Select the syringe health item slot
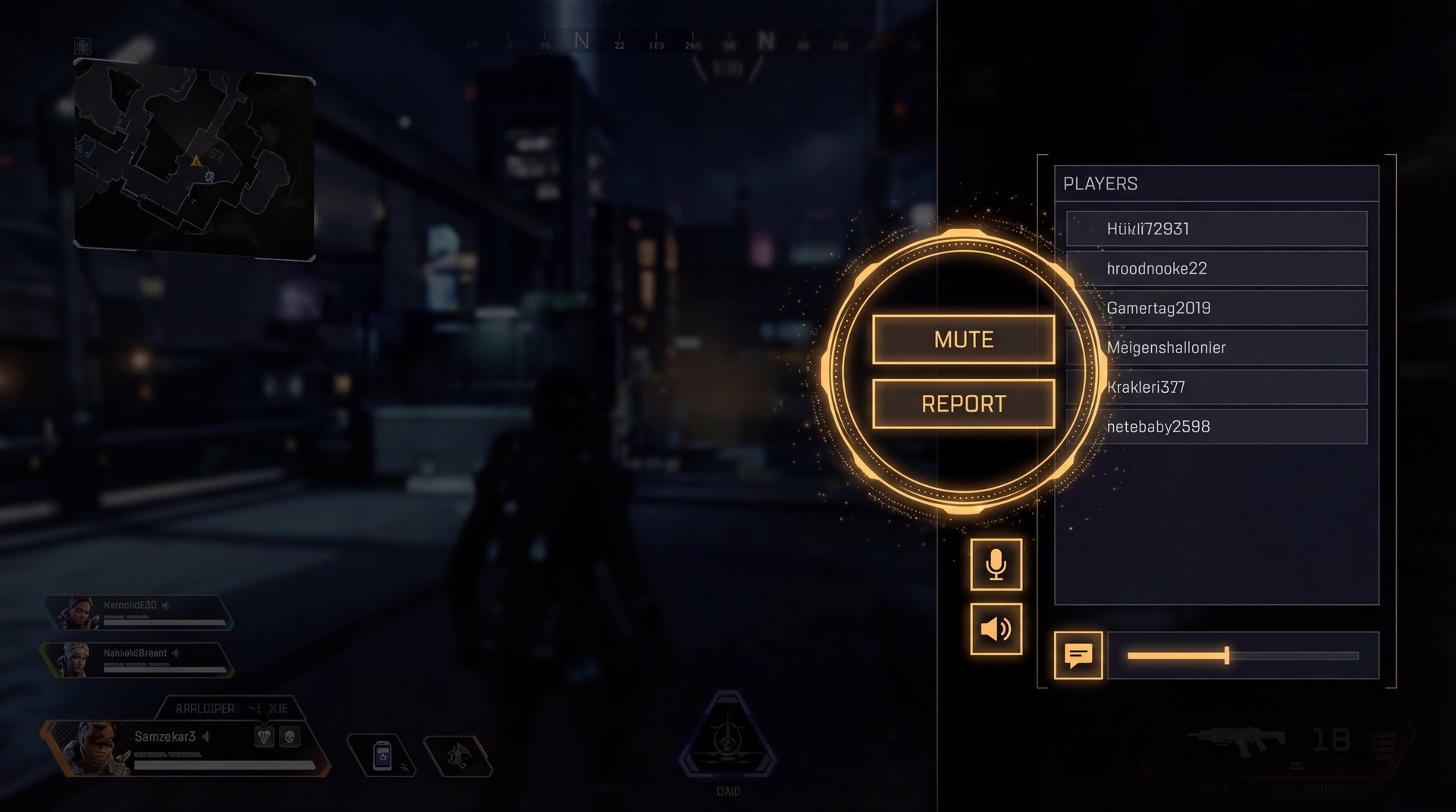 [383, 756]
